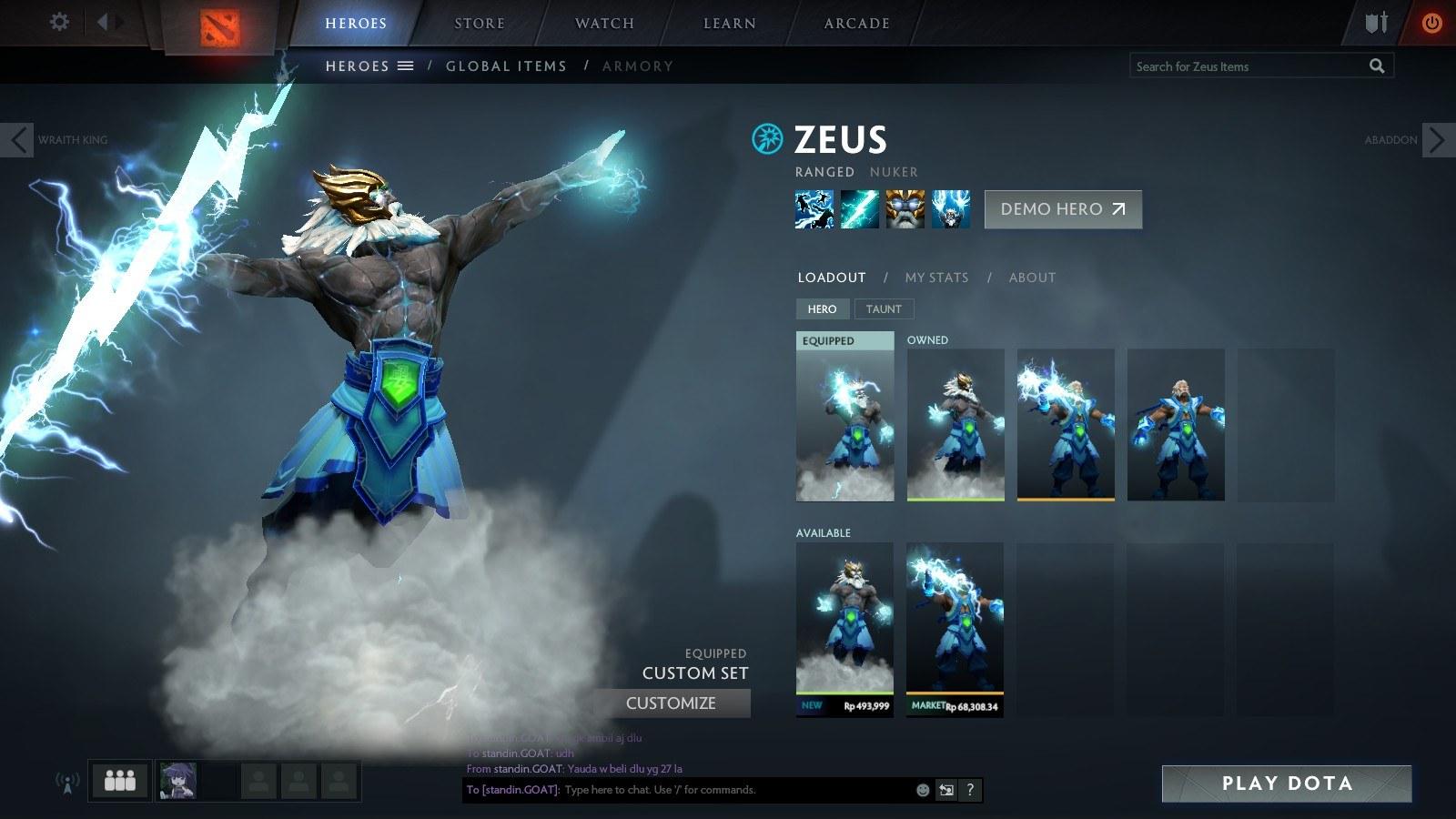1456x819 pixels.
Task: Open the settings gear icon
Action: (59, 22)
